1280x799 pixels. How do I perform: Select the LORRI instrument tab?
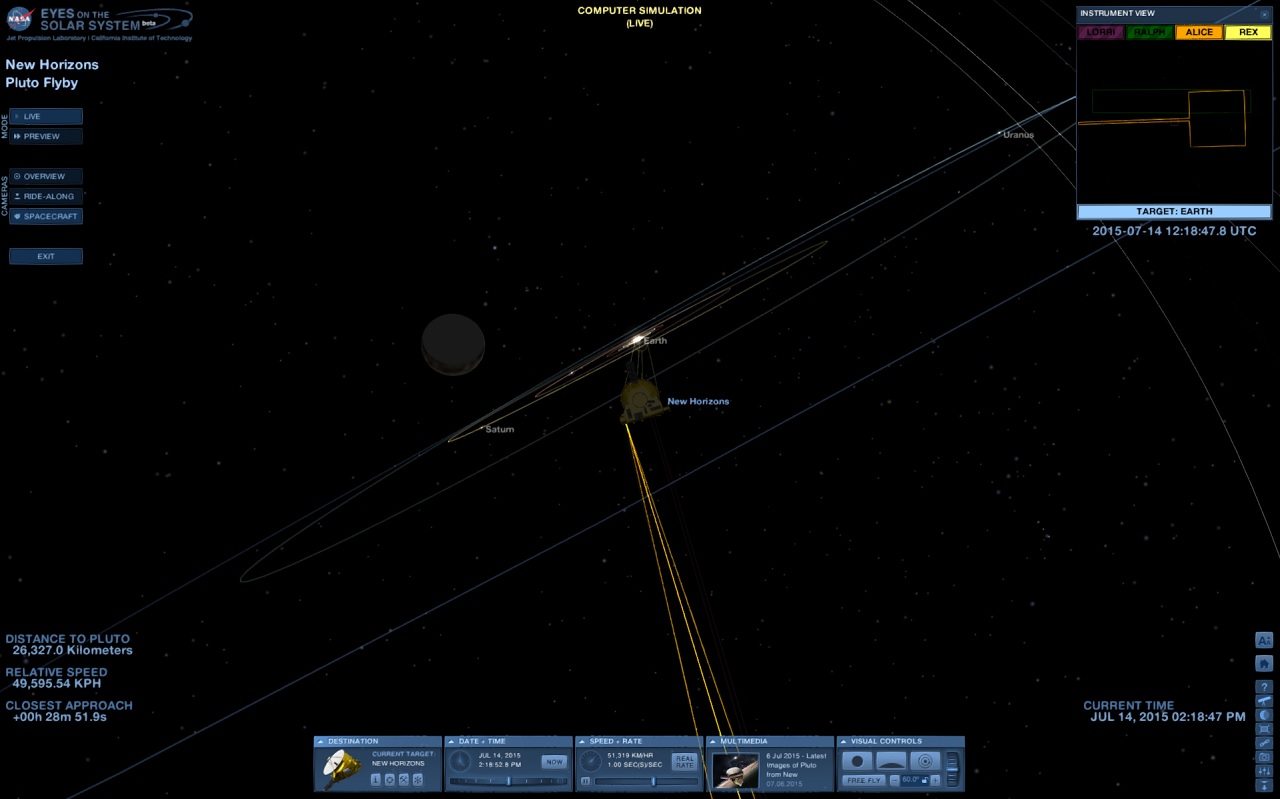coord(1100,32)
